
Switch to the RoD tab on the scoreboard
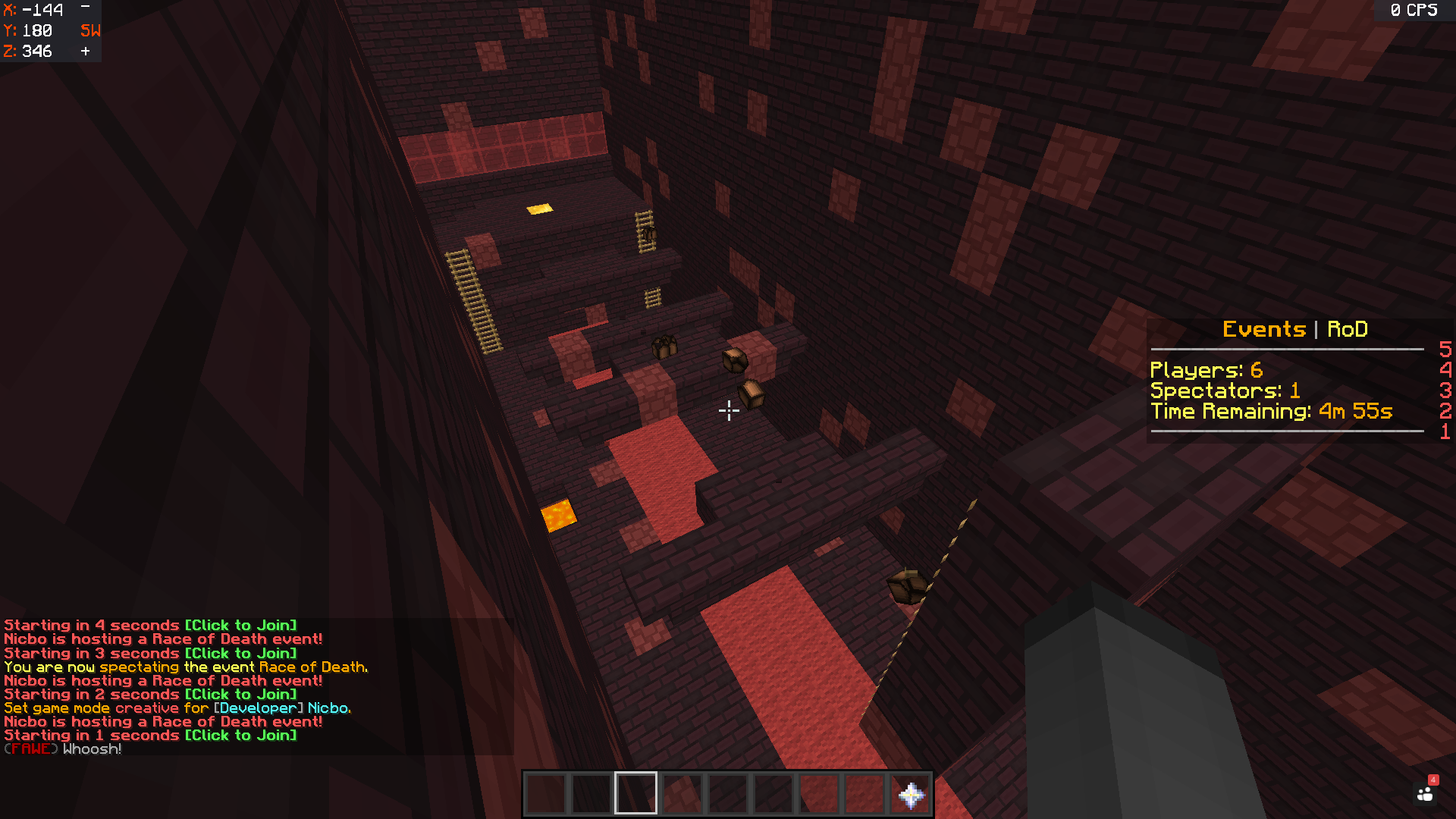(x=1348, y=329)
